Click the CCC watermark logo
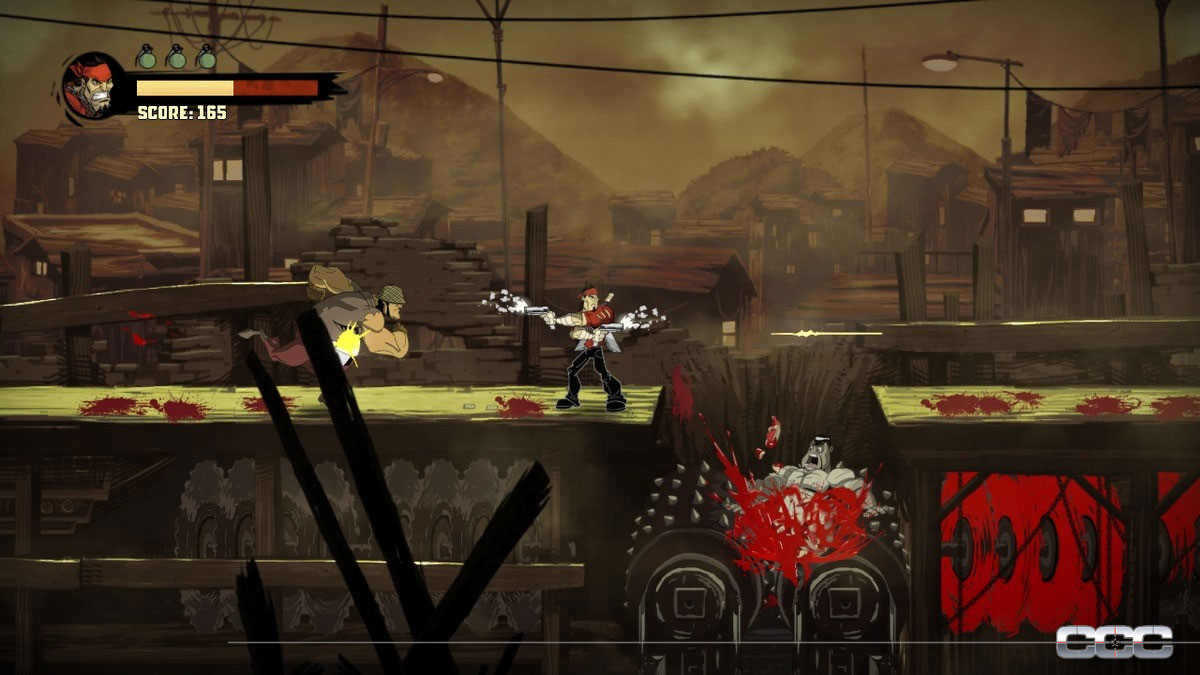This screenshot has width=1200, height=675. click(x=1114, y=641)
